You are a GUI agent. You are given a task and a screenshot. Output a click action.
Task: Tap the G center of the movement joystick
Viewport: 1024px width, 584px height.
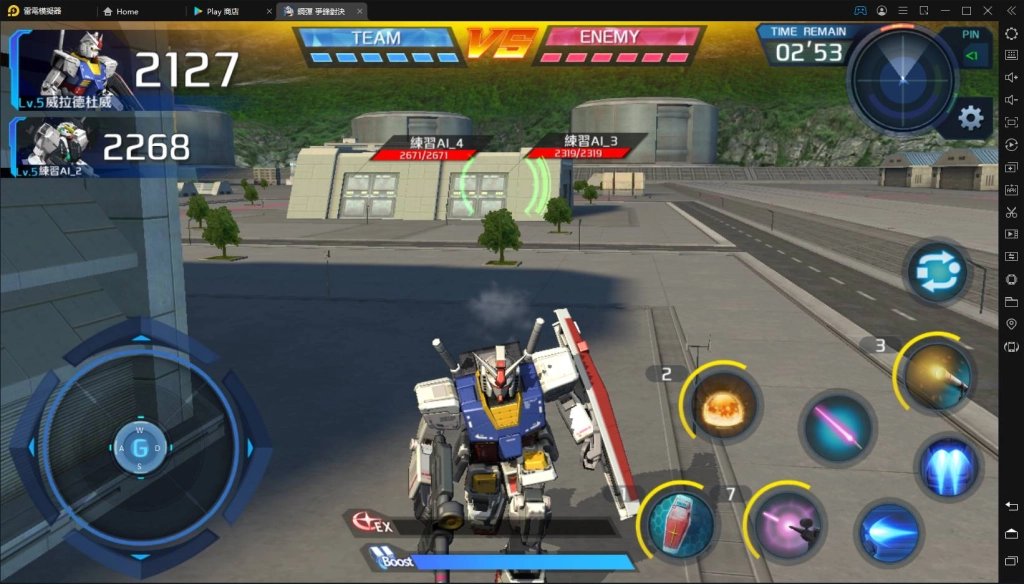[140, 447]
